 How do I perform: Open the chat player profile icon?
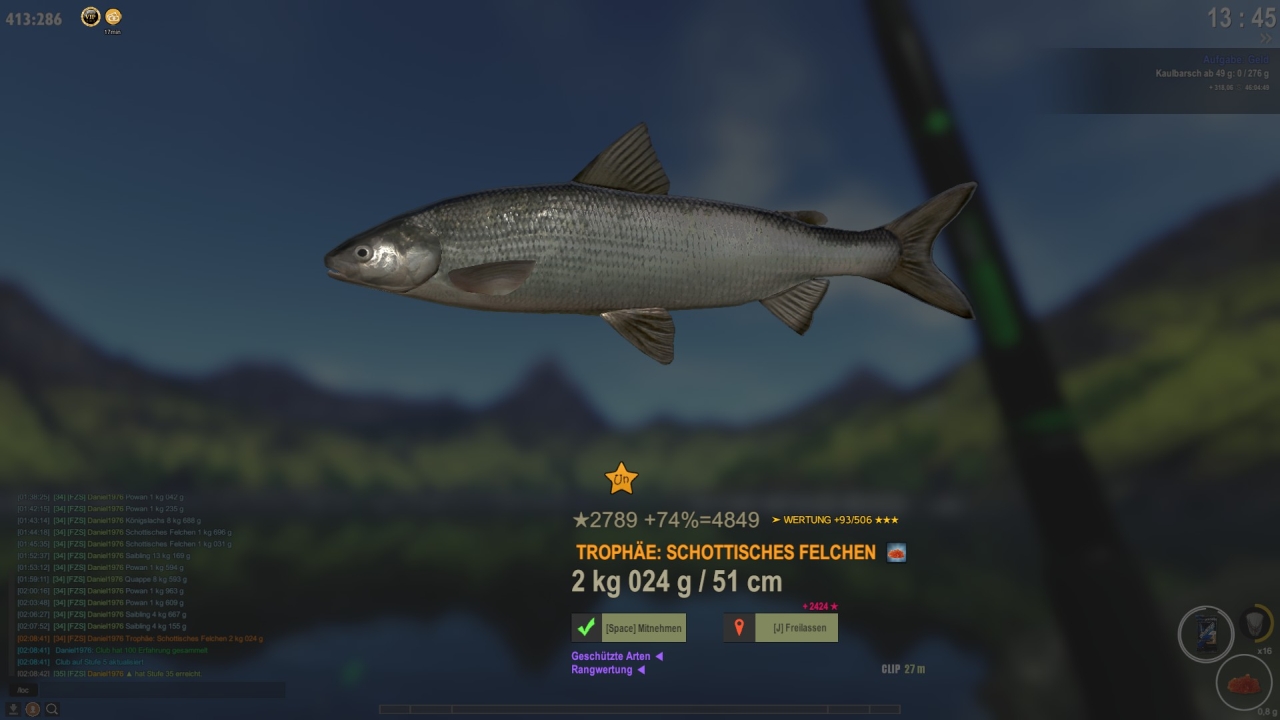tap(33, 709)
